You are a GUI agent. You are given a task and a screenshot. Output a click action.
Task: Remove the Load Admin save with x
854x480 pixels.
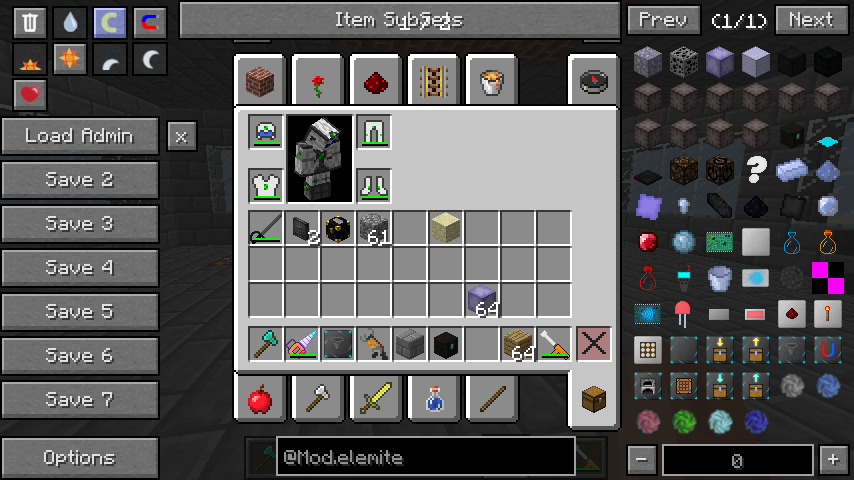[x=181, y=136]
